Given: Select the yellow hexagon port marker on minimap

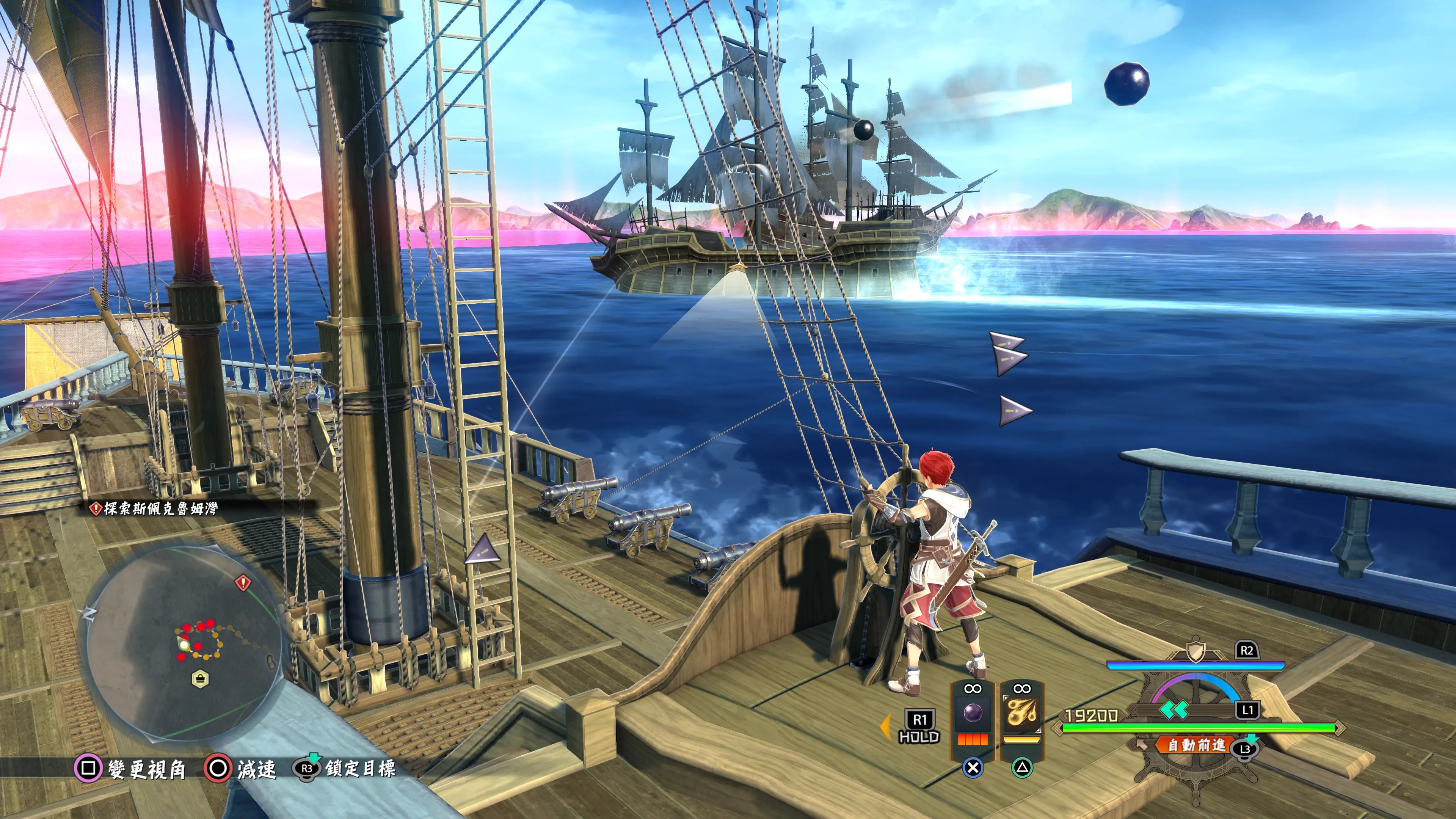Looking at the screenshot, I should (x=200, y=678).
